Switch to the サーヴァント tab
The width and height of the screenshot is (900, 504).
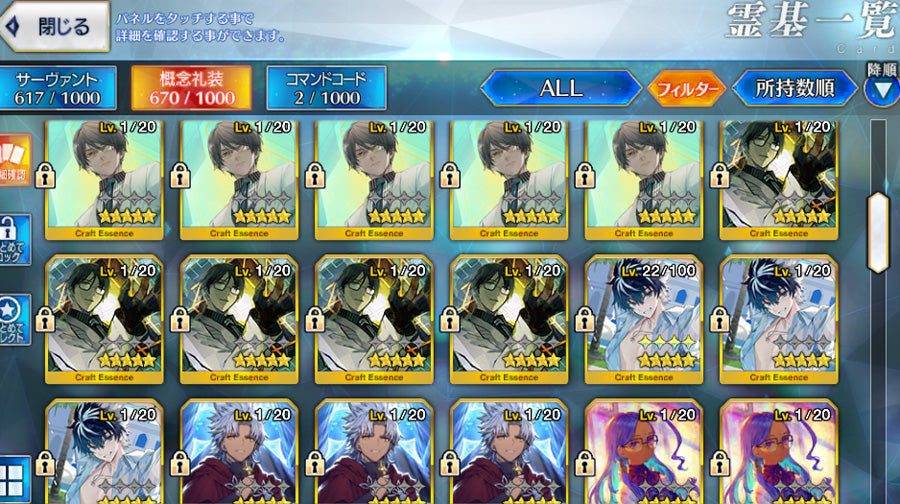tap(57, 88)
